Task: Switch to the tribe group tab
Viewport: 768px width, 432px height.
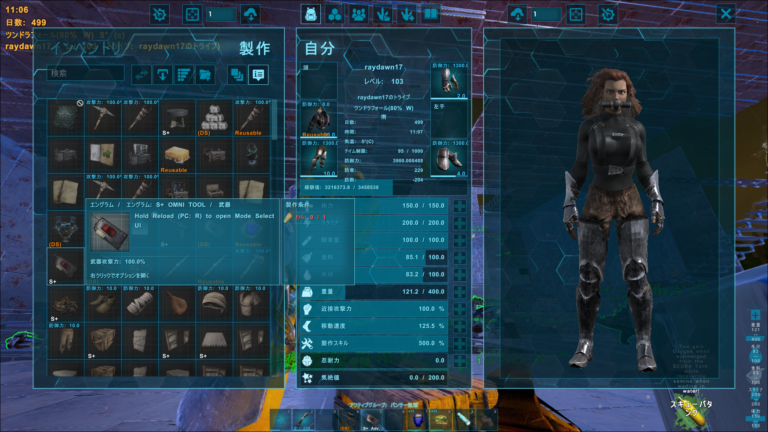Action: pos(335,14)
